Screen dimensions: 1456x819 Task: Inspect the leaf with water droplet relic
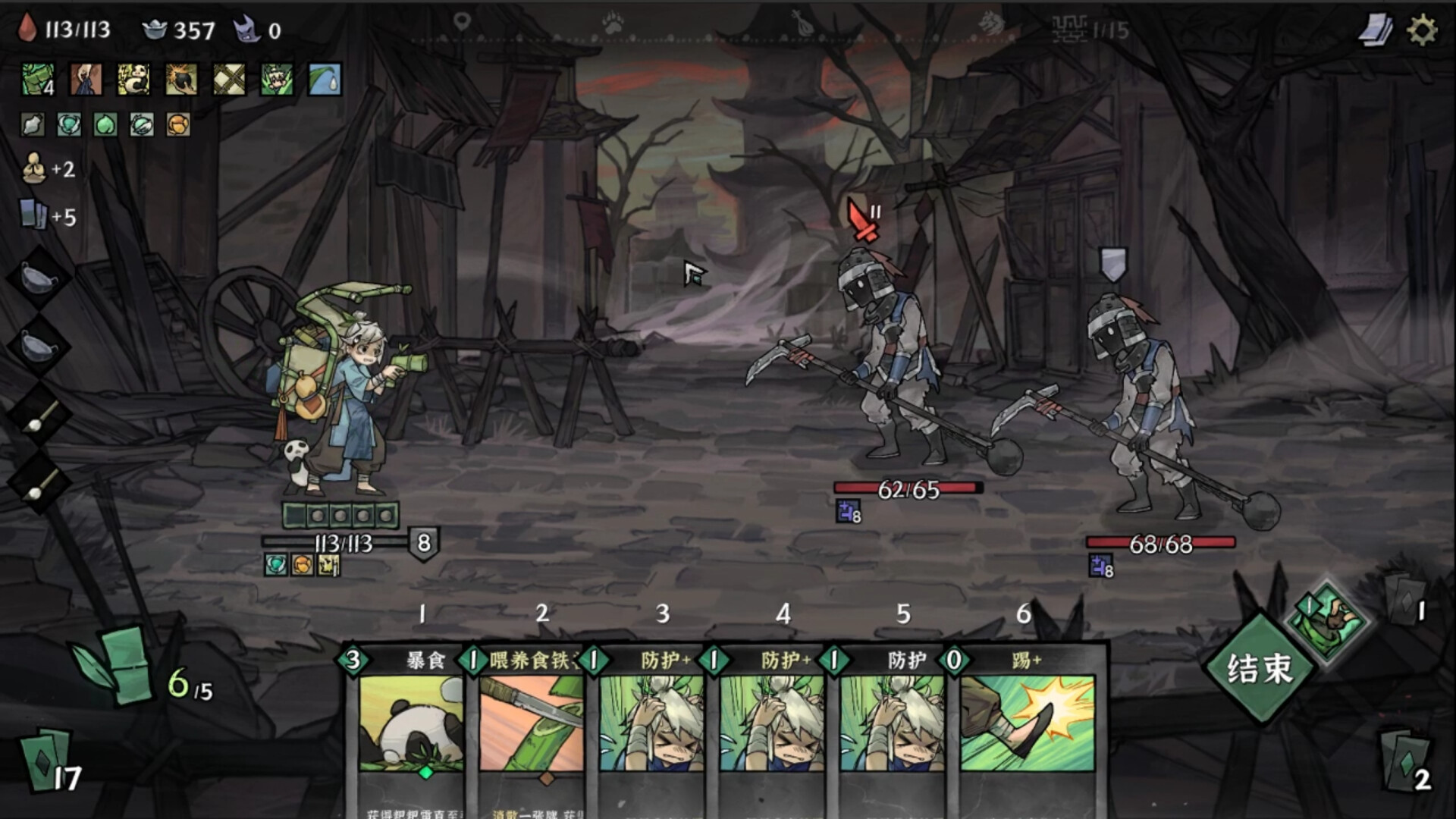pos(325,79)
